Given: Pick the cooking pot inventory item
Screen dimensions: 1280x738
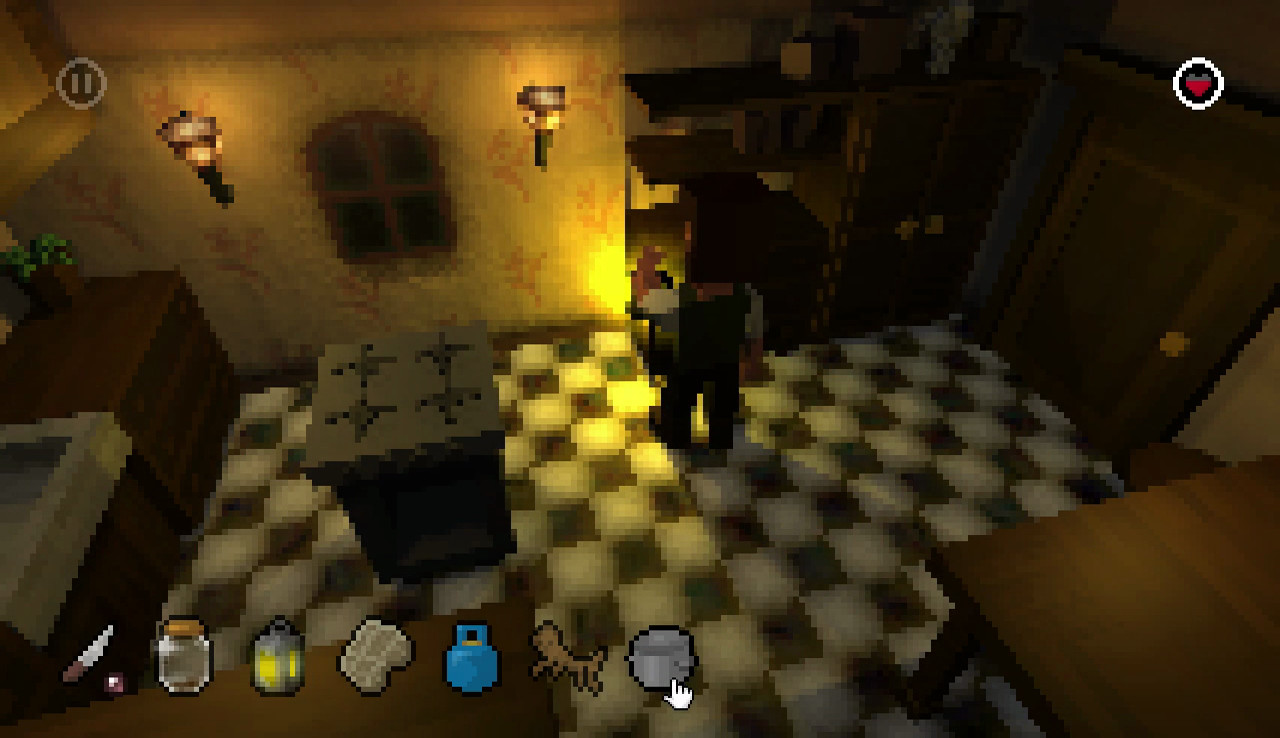Looking at the screenshot, I should [663, 658].
